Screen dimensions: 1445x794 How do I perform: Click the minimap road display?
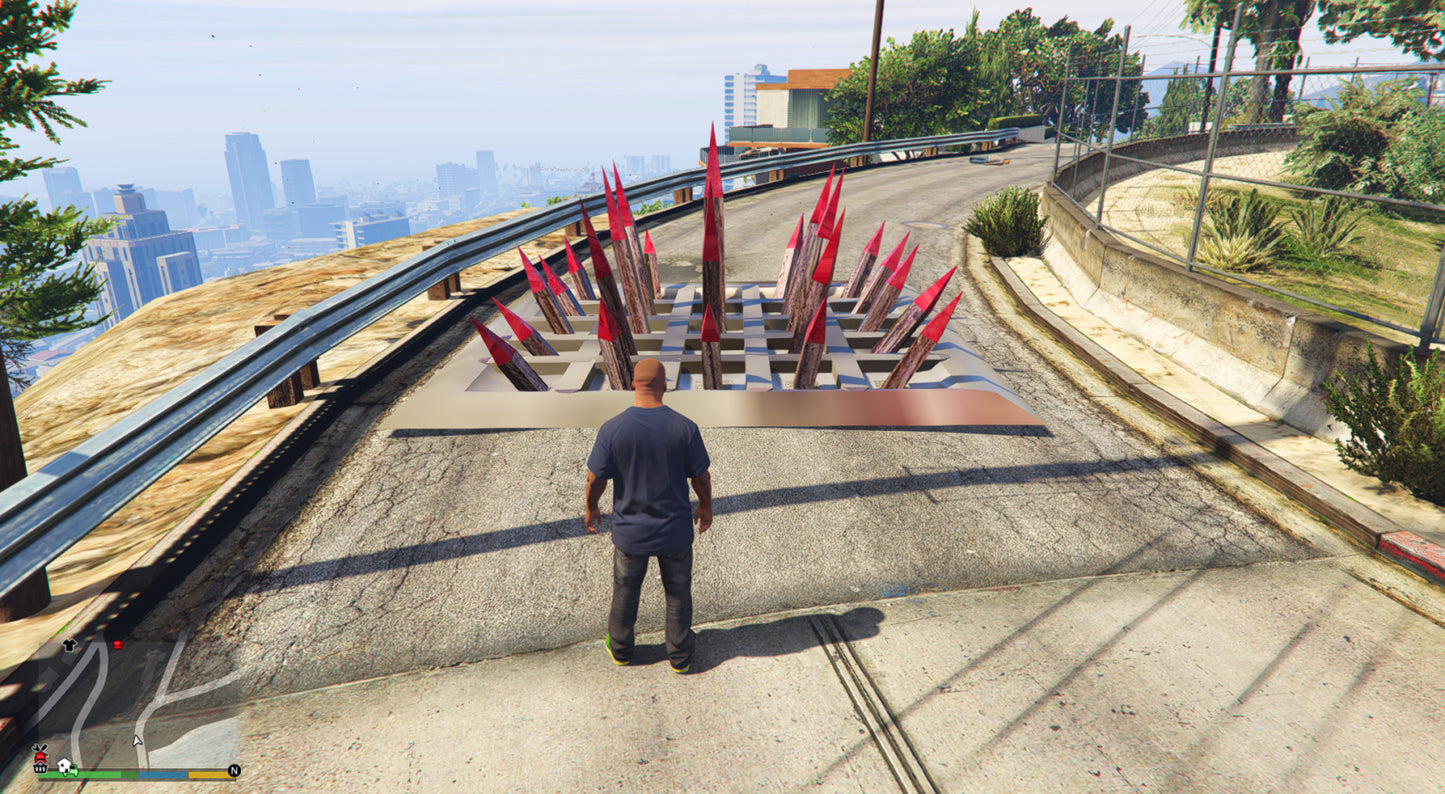(150, 702)
